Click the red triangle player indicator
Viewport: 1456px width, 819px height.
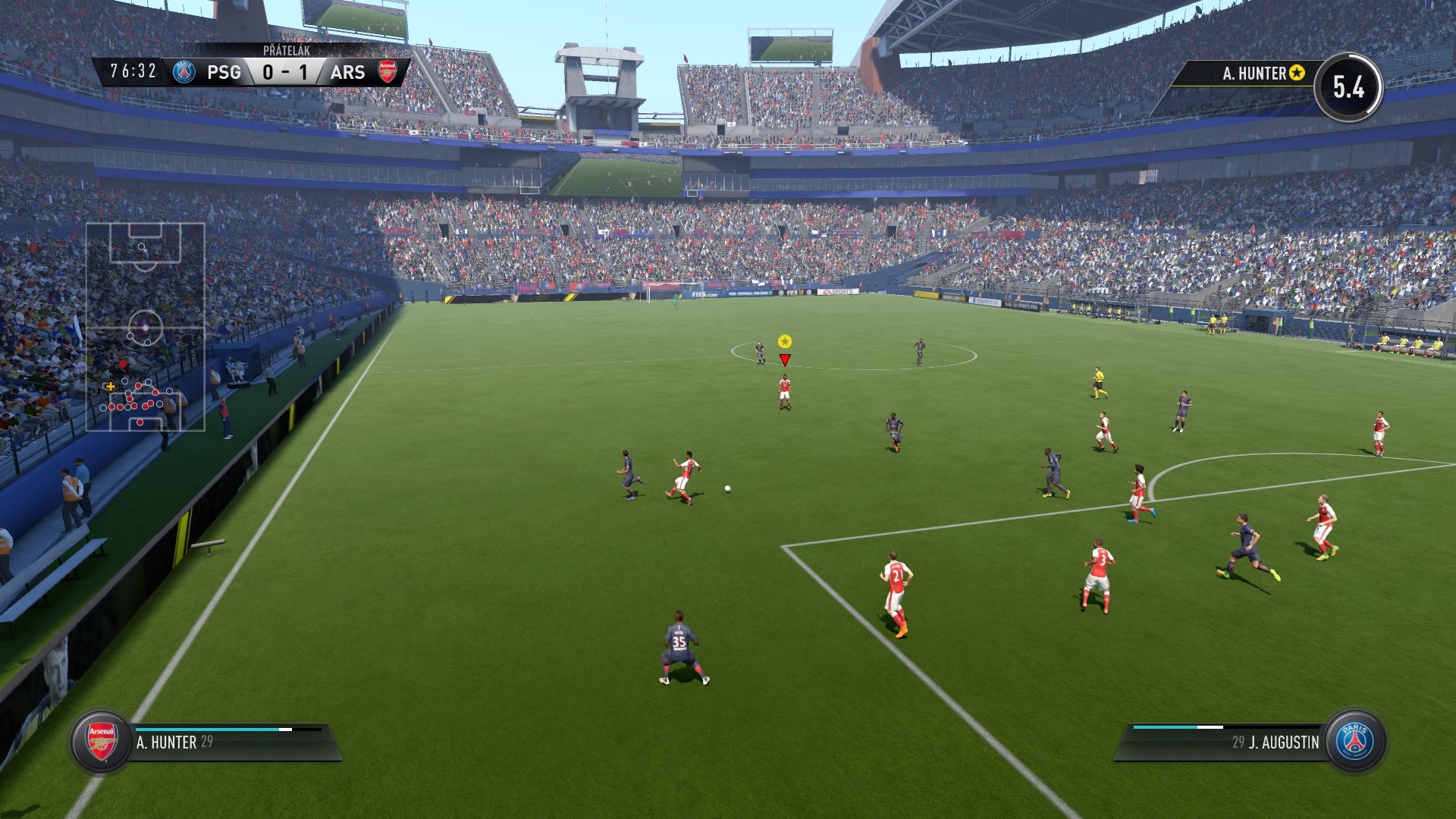point(783,358)
